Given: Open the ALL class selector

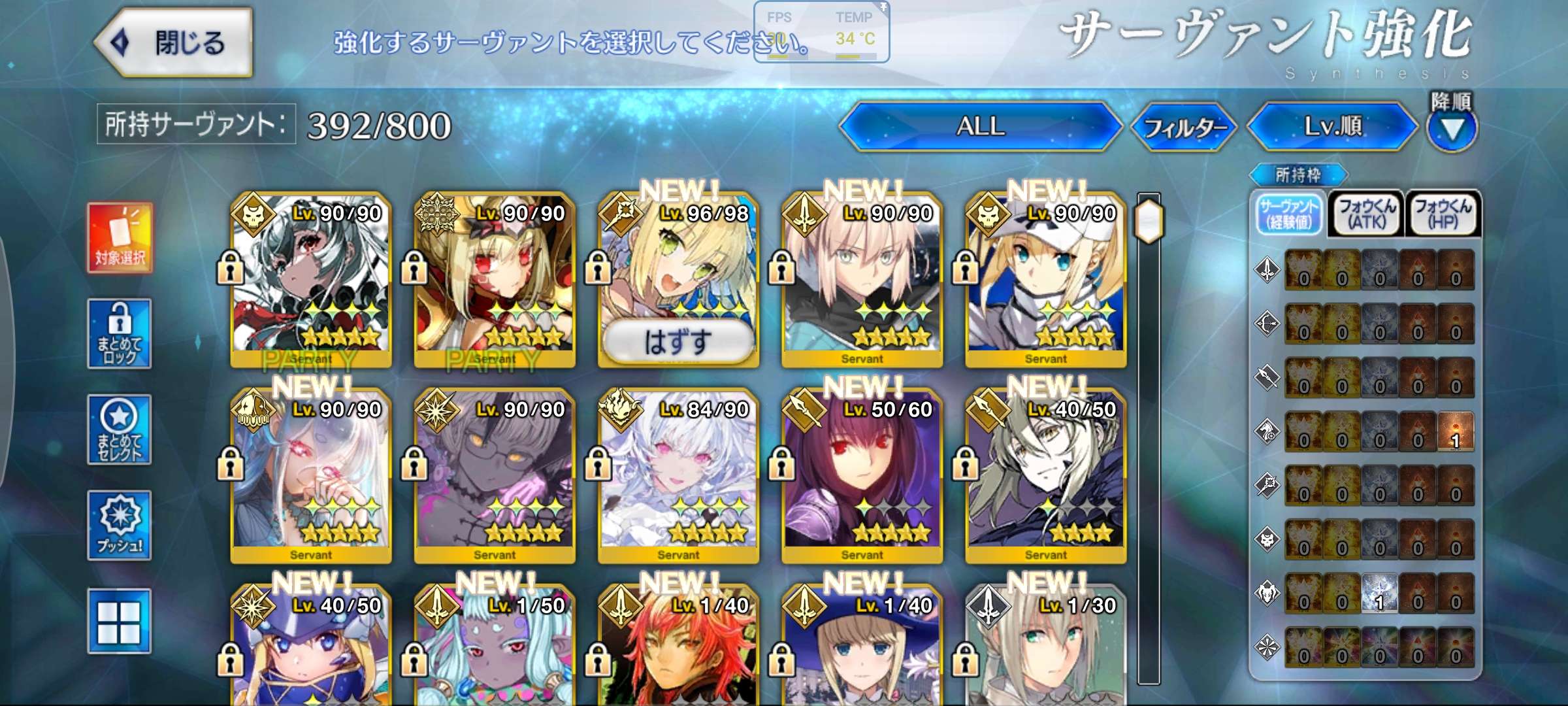Looking at the screenshot, I should (x=980, y=126).
